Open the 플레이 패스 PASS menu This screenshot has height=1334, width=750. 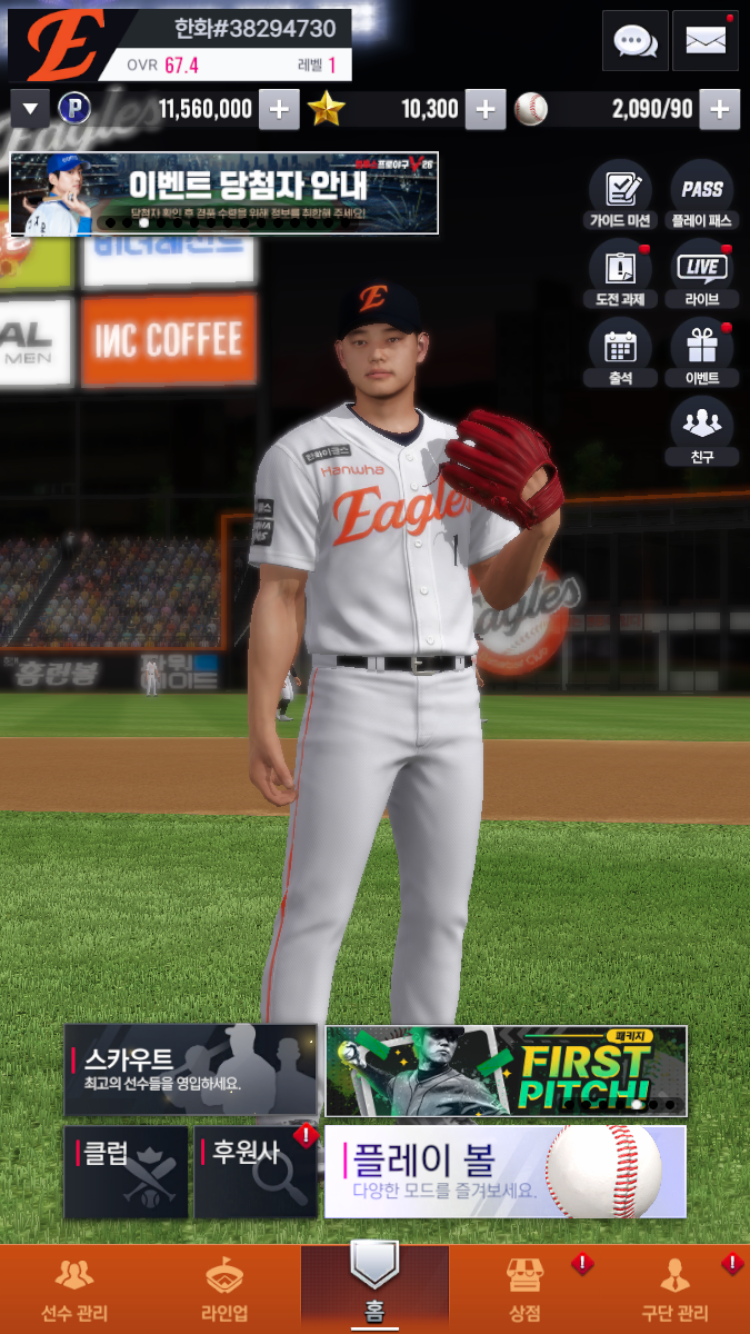pyautogui.click(x=702, y=195)
